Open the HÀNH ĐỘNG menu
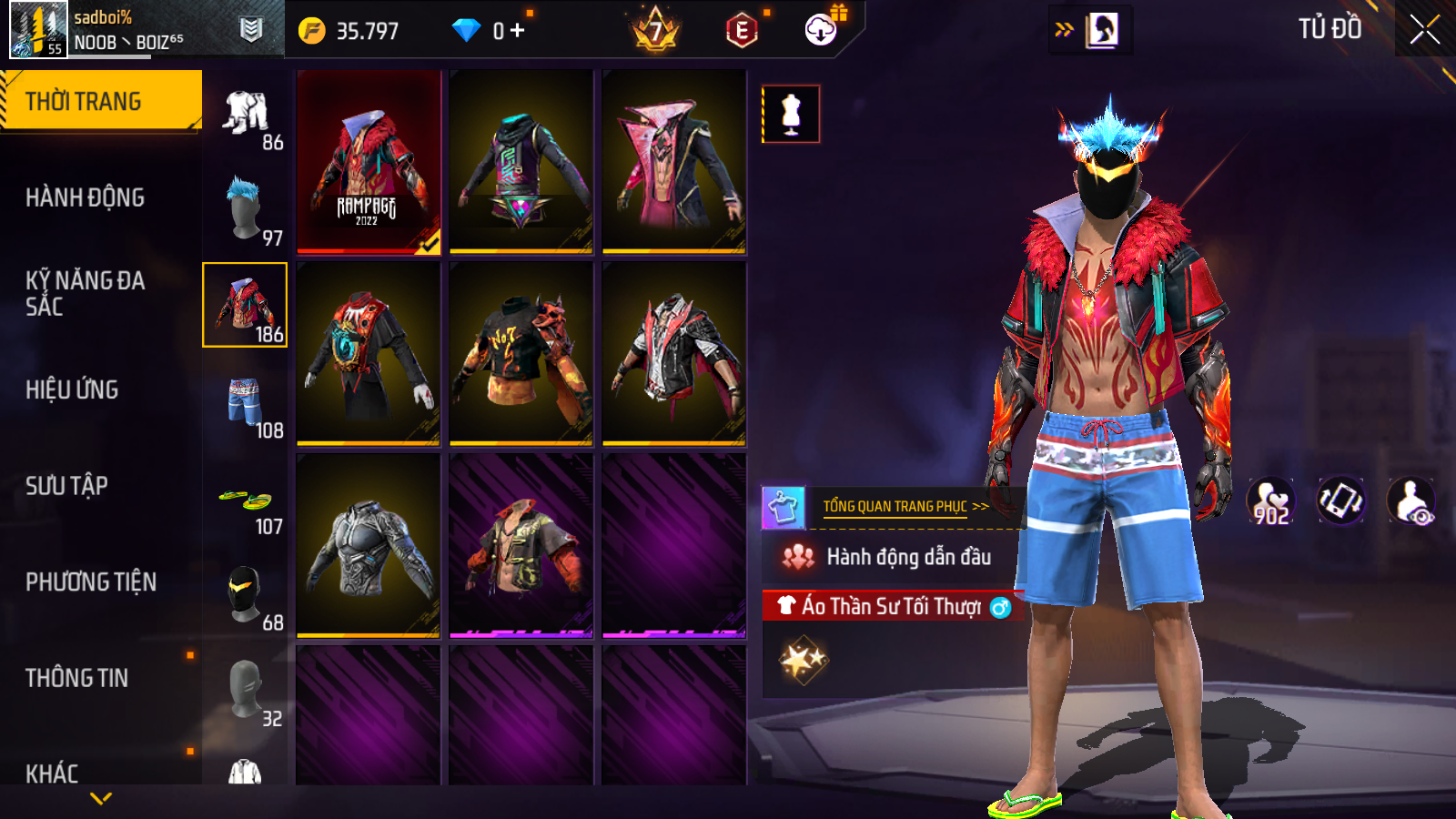1456x819 pixels. (85, 197)
